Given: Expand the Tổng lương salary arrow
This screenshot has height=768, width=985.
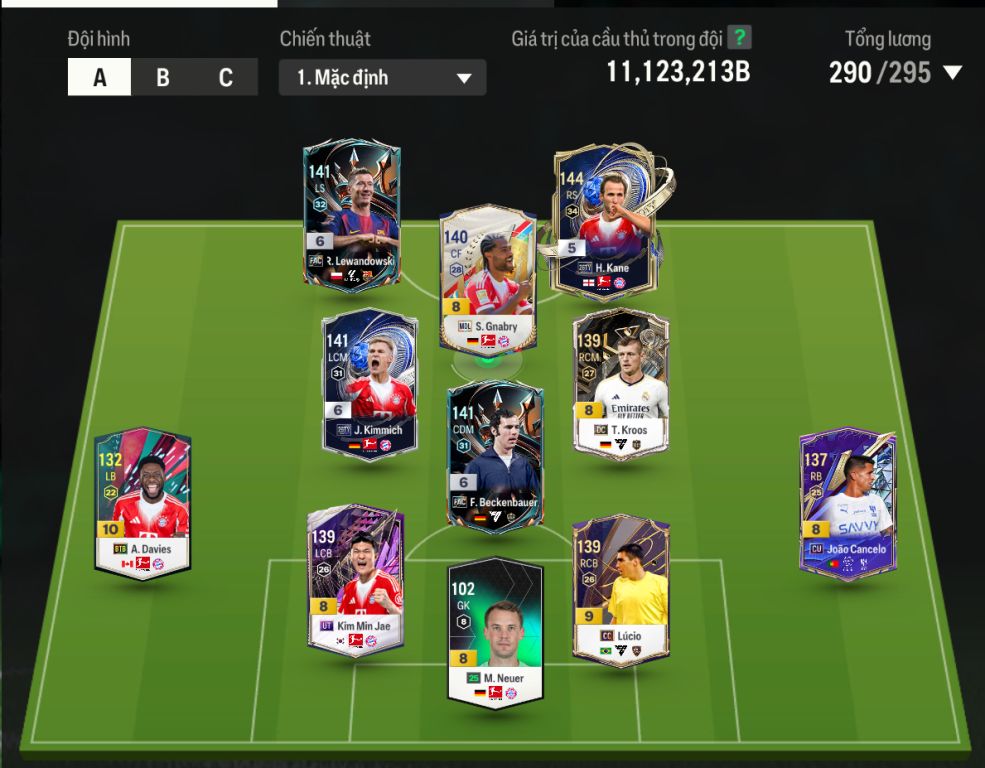Looking at the screenshot, I should [x=952, y=73].
